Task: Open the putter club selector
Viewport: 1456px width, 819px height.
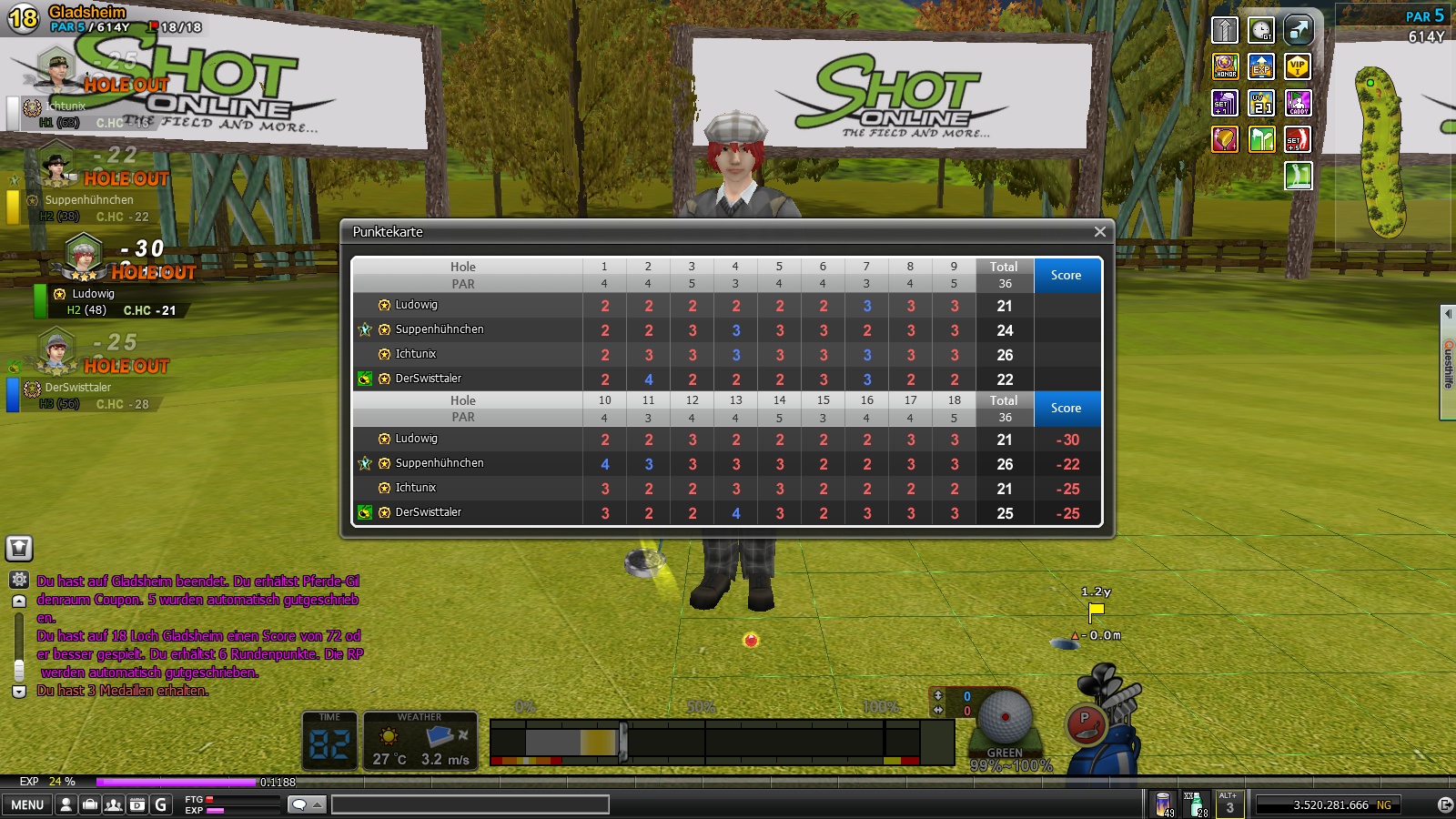Action: click(1086, 725)
